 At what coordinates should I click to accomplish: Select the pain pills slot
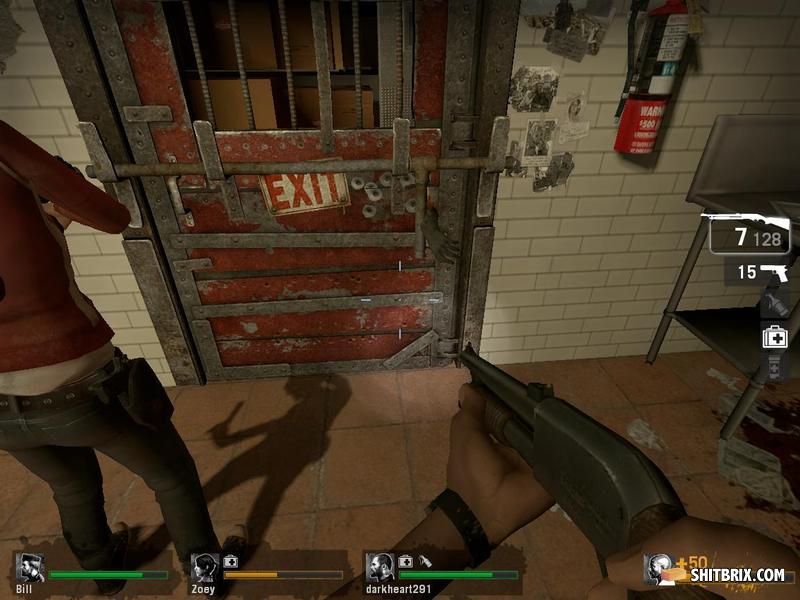coord(775,370)
